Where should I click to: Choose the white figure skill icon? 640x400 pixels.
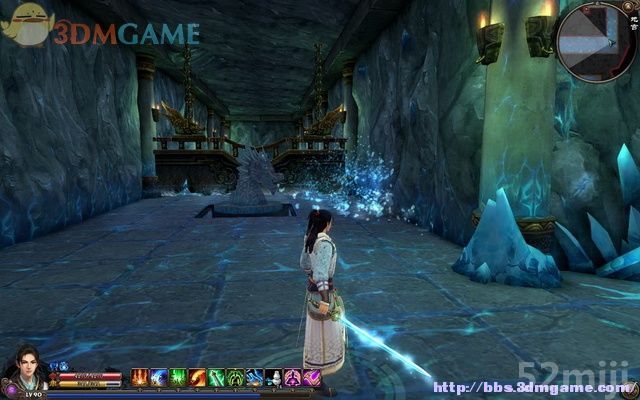coord(273,377)
